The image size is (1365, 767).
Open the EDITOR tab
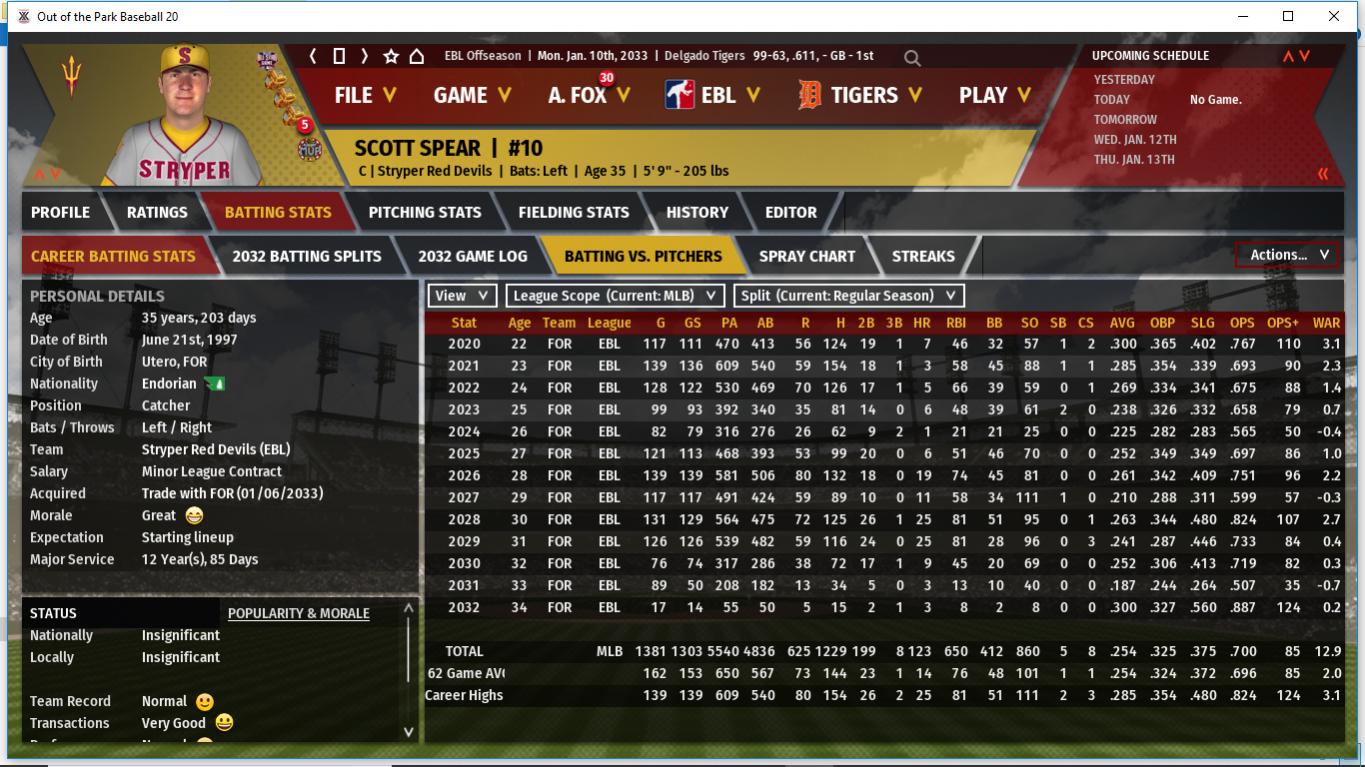click(x=791, y=212)
